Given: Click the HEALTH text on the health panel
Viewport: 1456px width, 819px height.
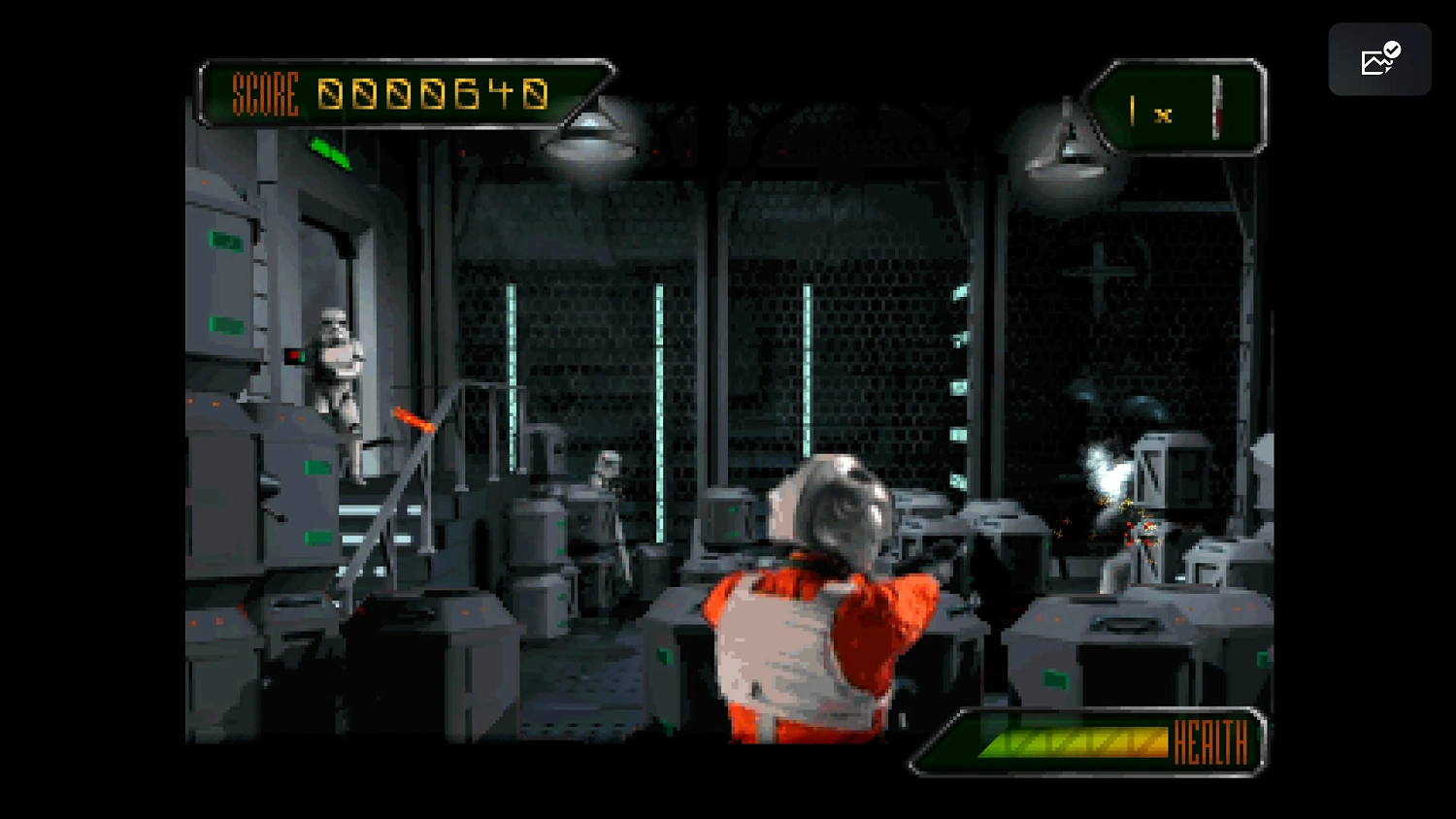Looking at the screenshot, I should [x=1209, y=743].
